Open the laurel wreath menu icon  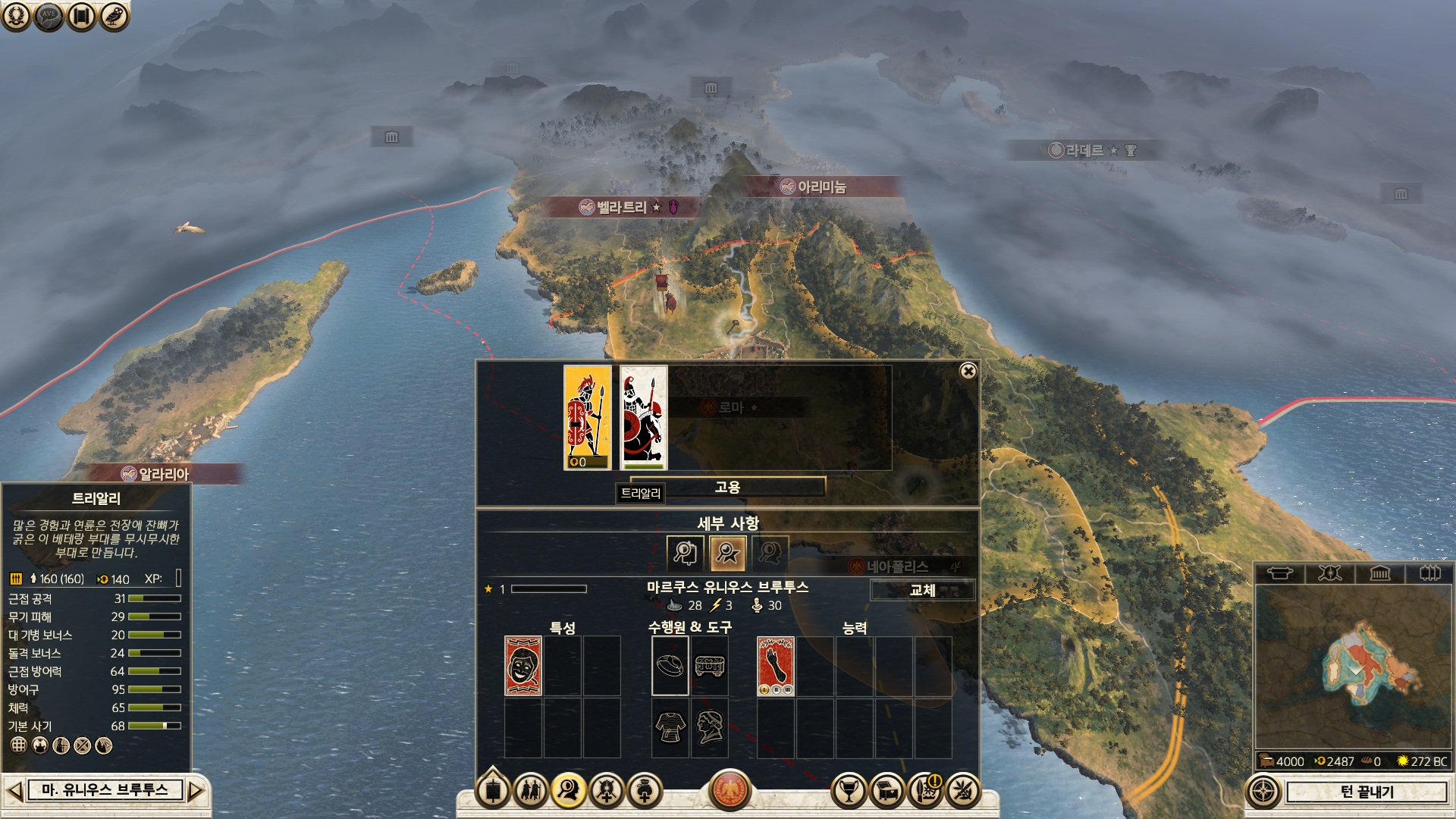click(16, 16)
